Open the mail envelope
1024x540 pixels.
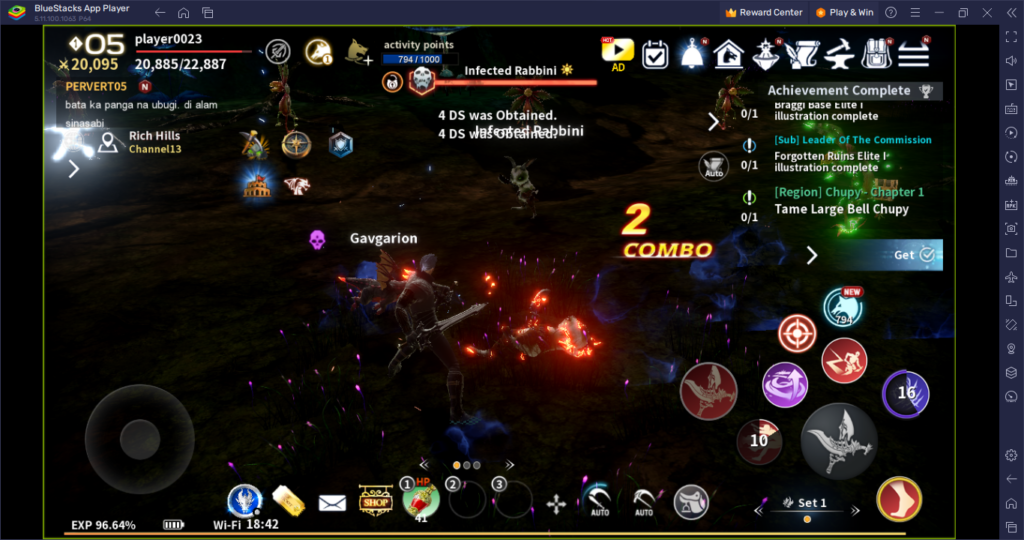332,502
